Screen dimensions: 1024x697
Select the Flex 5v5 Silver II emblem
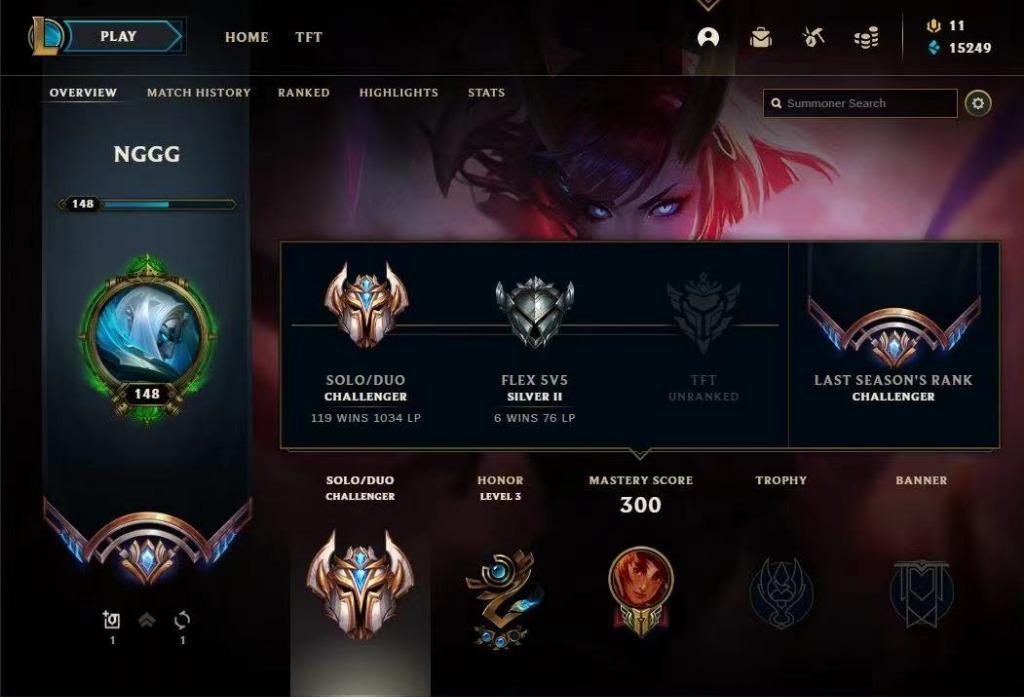pyautogui.click(x=535, y=310)
